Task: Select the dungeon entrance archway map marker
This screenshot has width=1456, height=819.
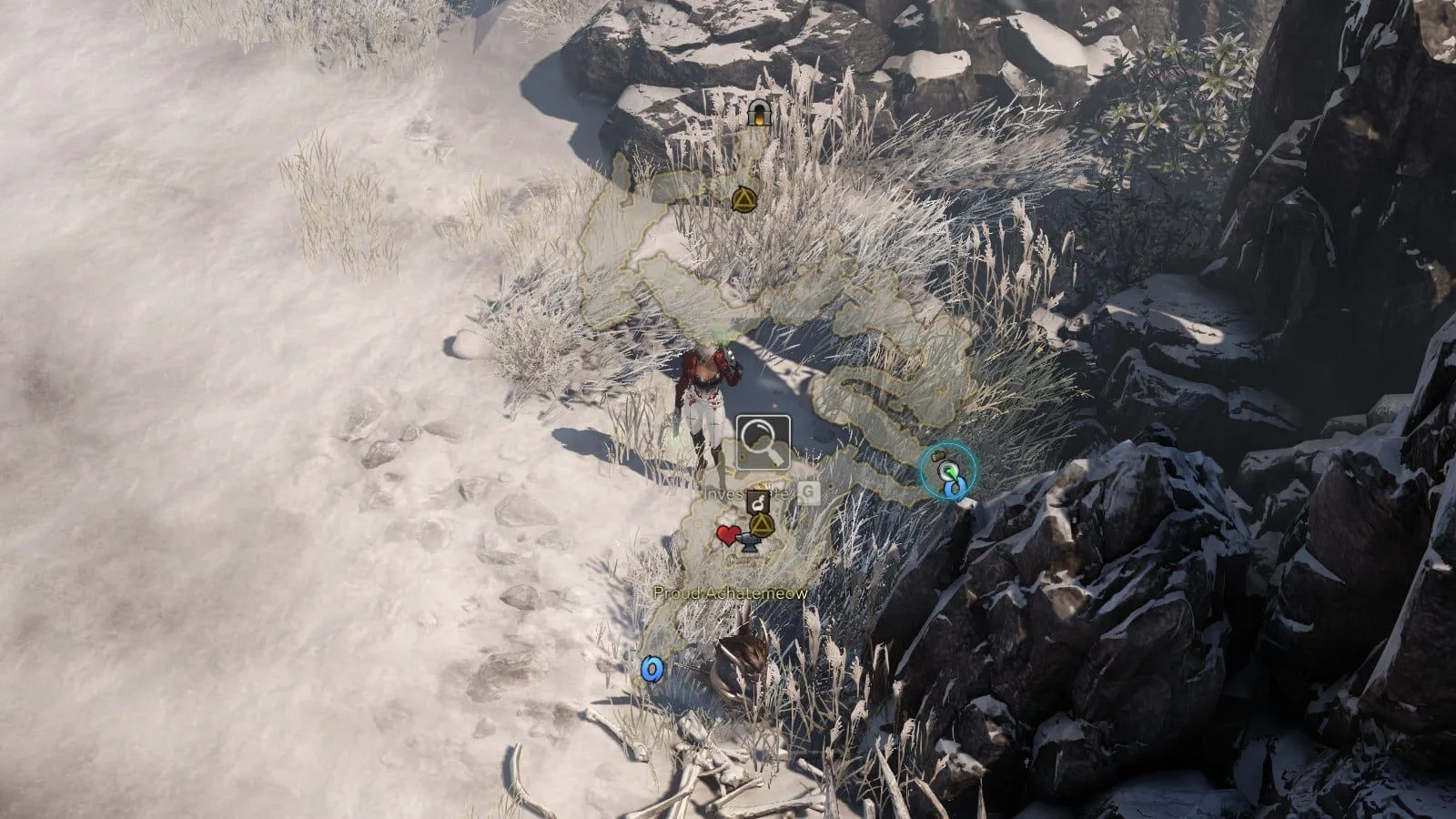Action: 757,113
